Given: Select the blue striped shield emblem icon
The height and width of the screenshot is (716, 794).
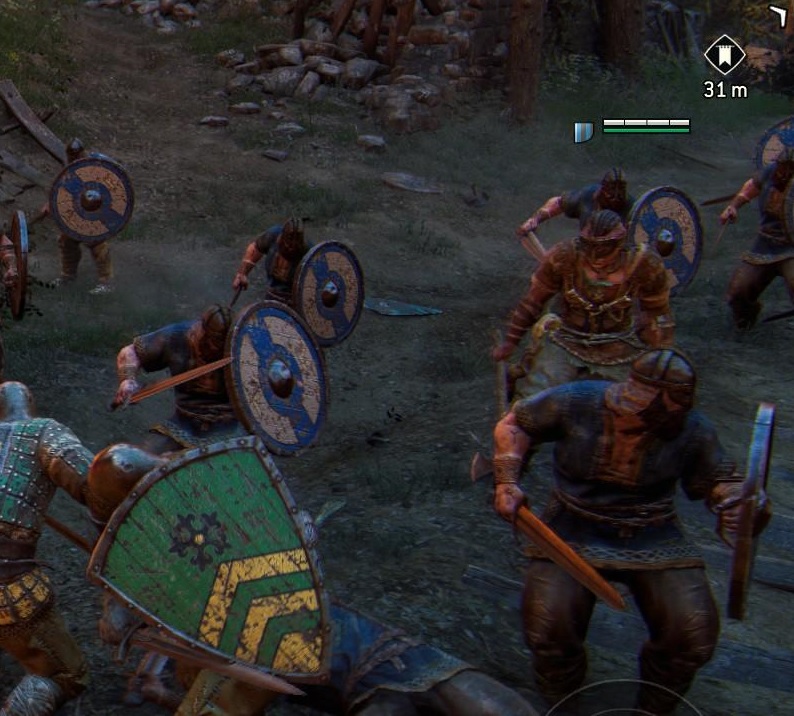Looking at the screenshot, I should tap(584, 132).
